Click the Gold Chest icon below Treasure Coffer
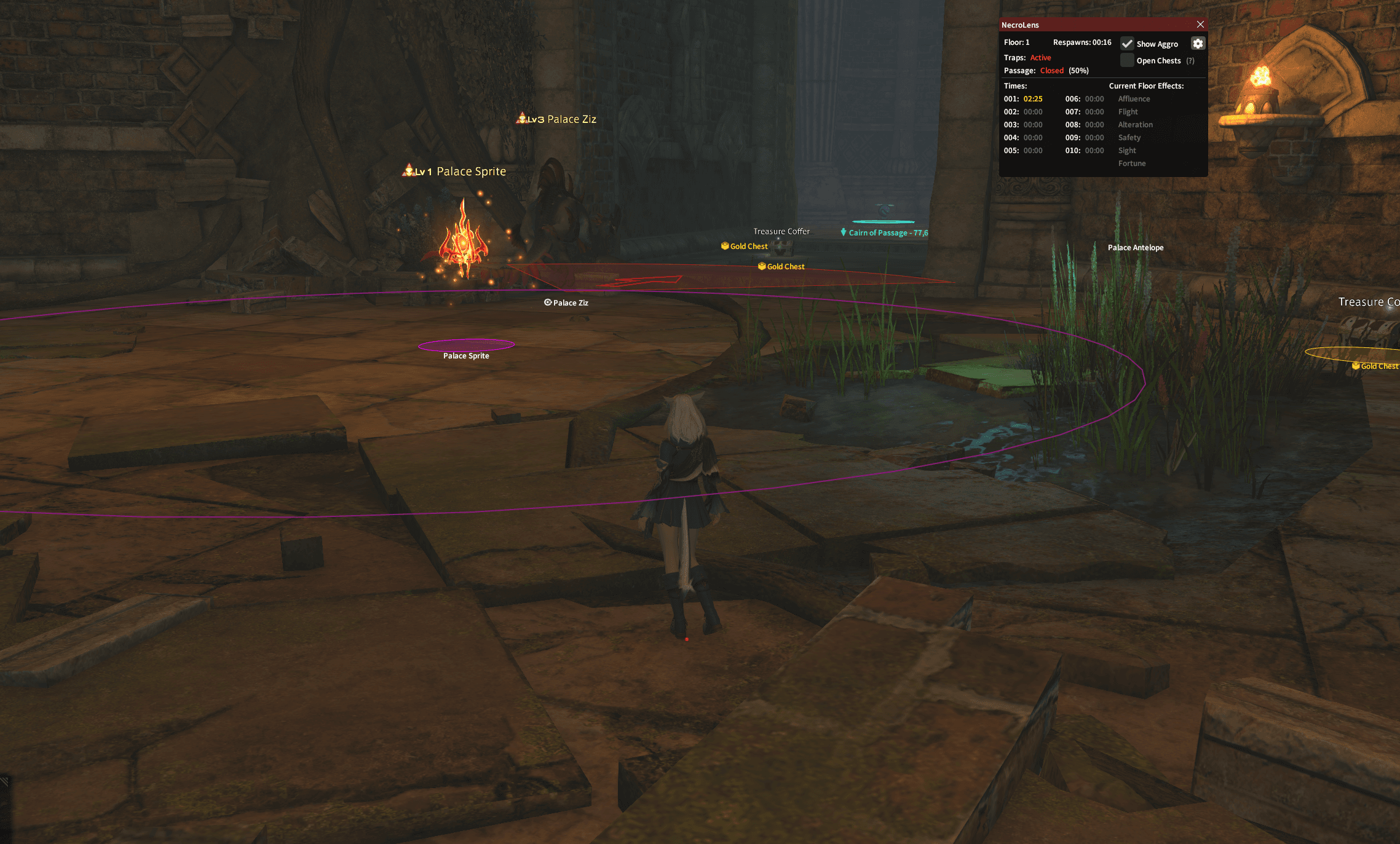This screenshot has height=844, width=1400. [762, 266]
